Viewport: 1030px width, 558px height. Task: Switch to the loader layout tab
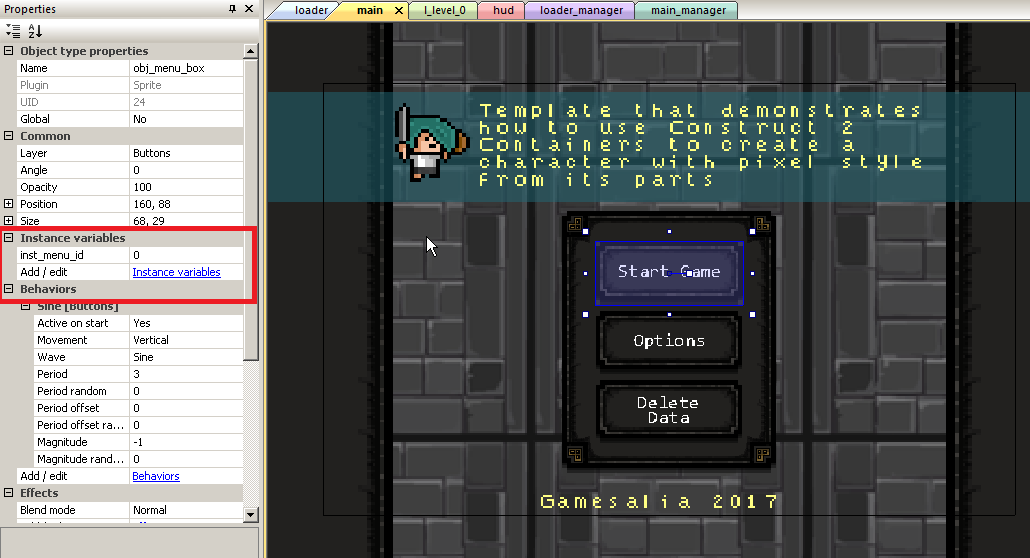(311, 10)
